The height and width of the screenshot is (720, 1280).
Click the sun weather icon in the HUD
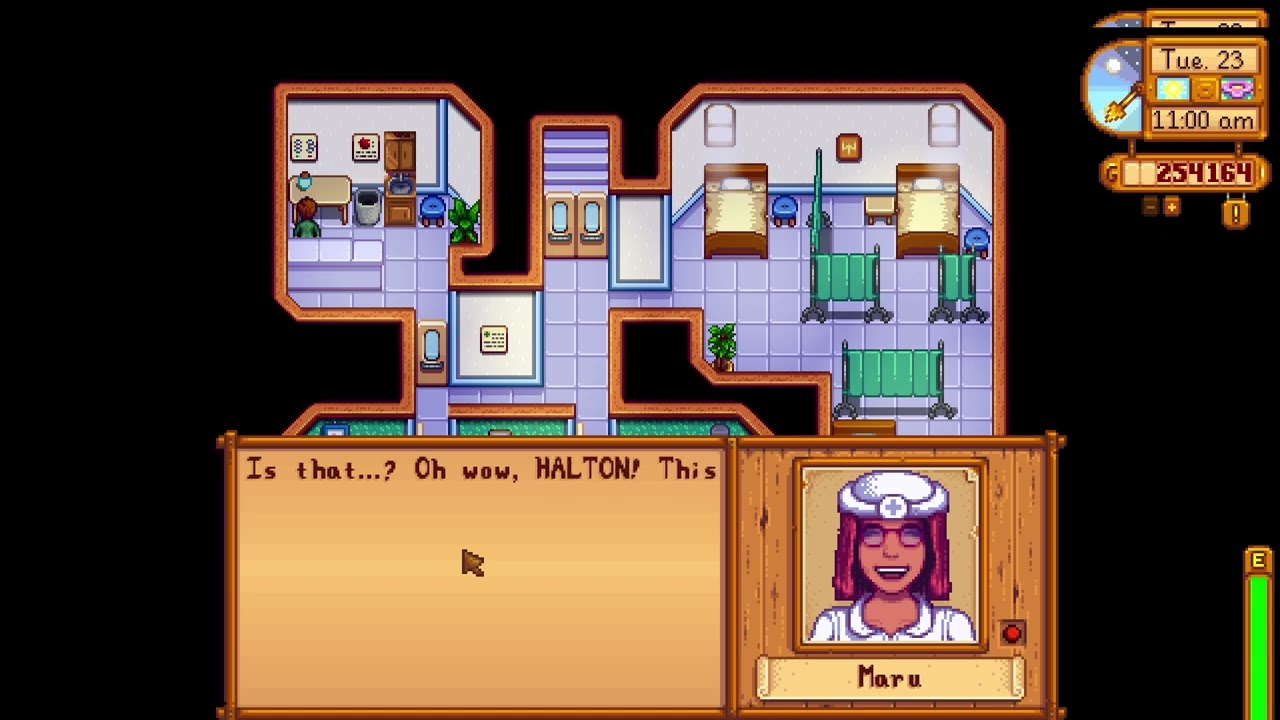point(1172,89)
